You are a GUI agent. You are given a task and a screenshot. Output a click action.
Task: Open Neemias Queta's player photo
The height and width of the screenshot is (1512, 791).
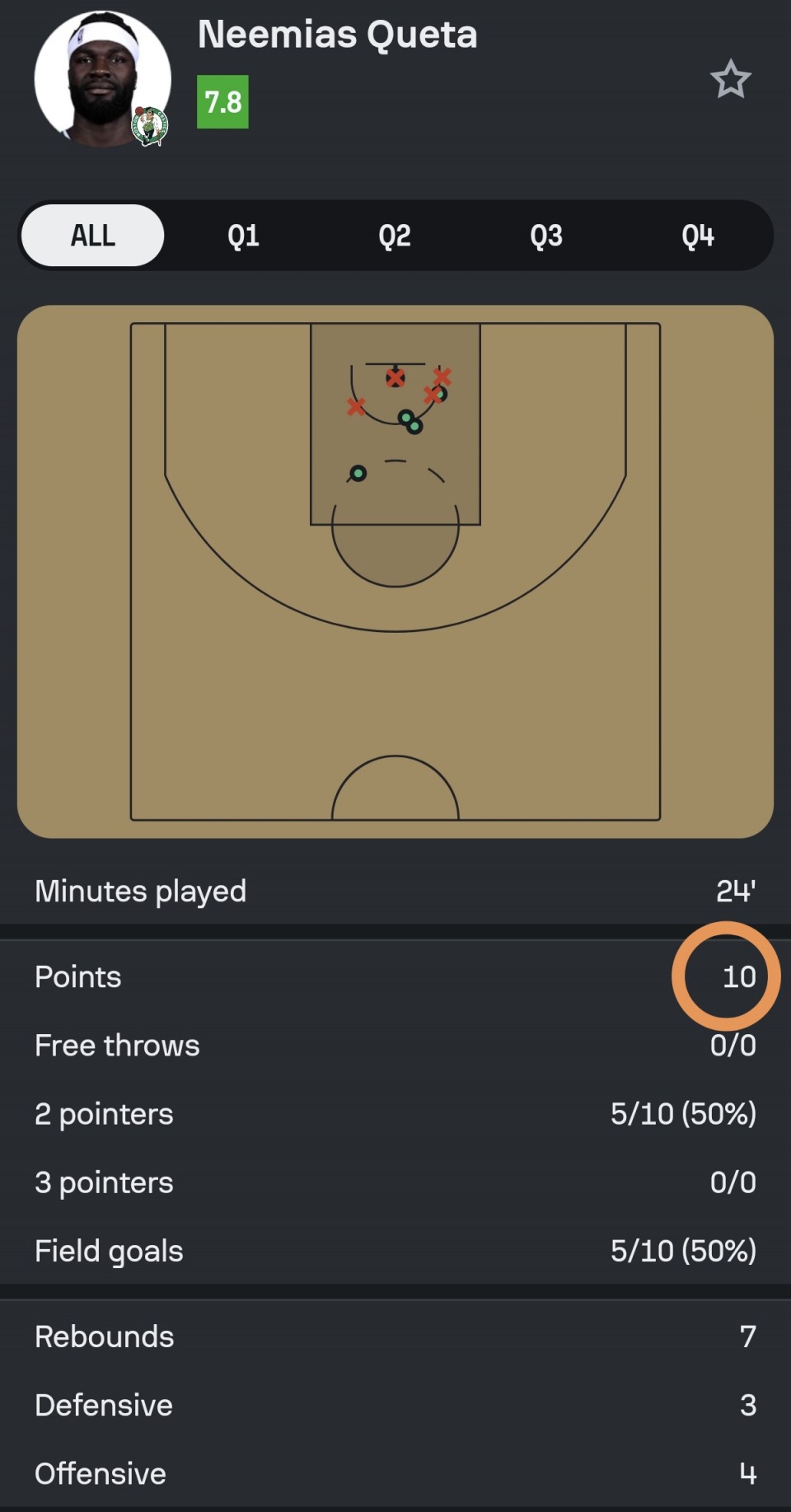pyautogui.click(x=102, y=80)
